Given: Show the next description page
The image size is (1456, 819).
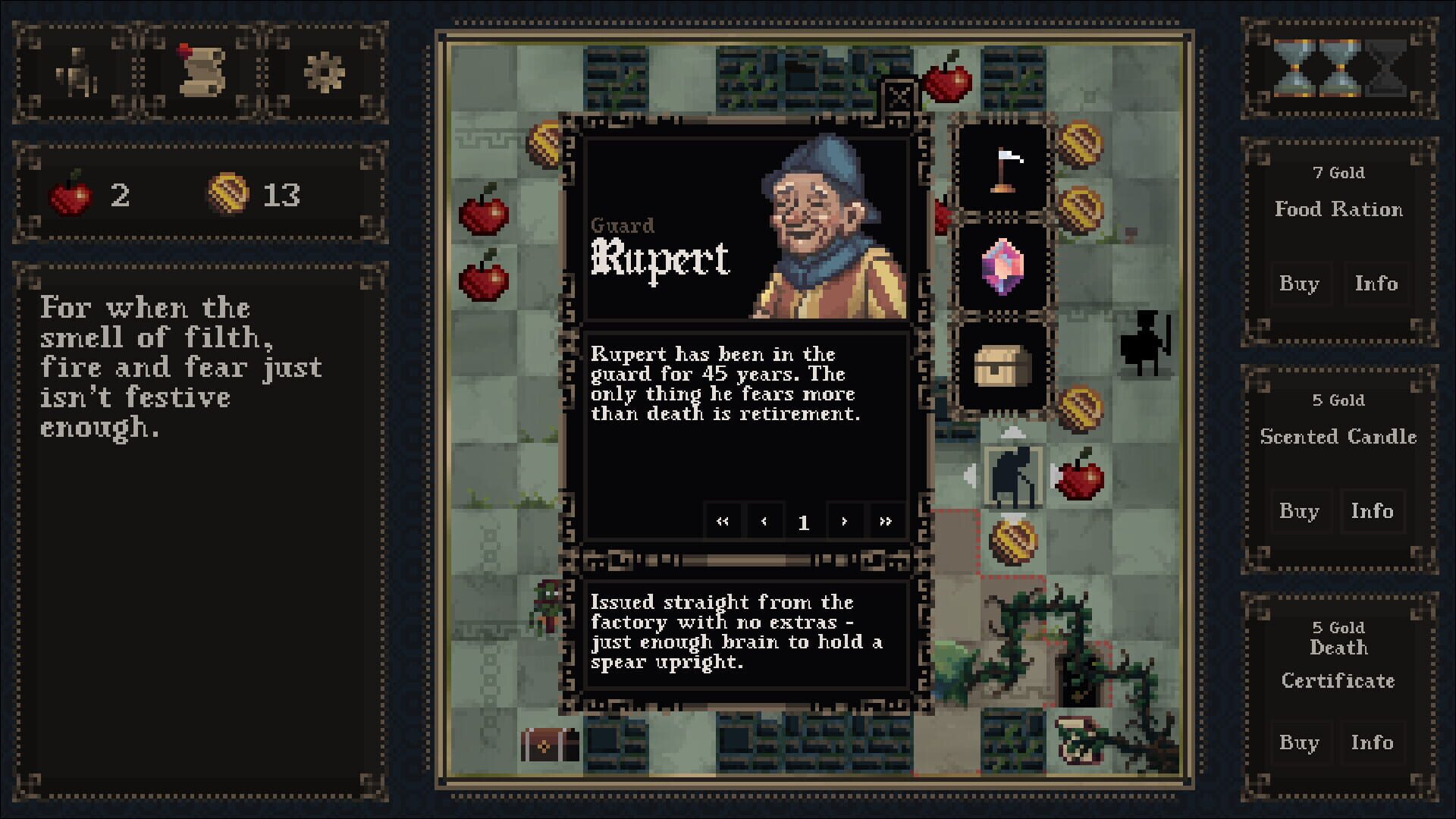Looking at the screenshot, I should coord(844,522).
